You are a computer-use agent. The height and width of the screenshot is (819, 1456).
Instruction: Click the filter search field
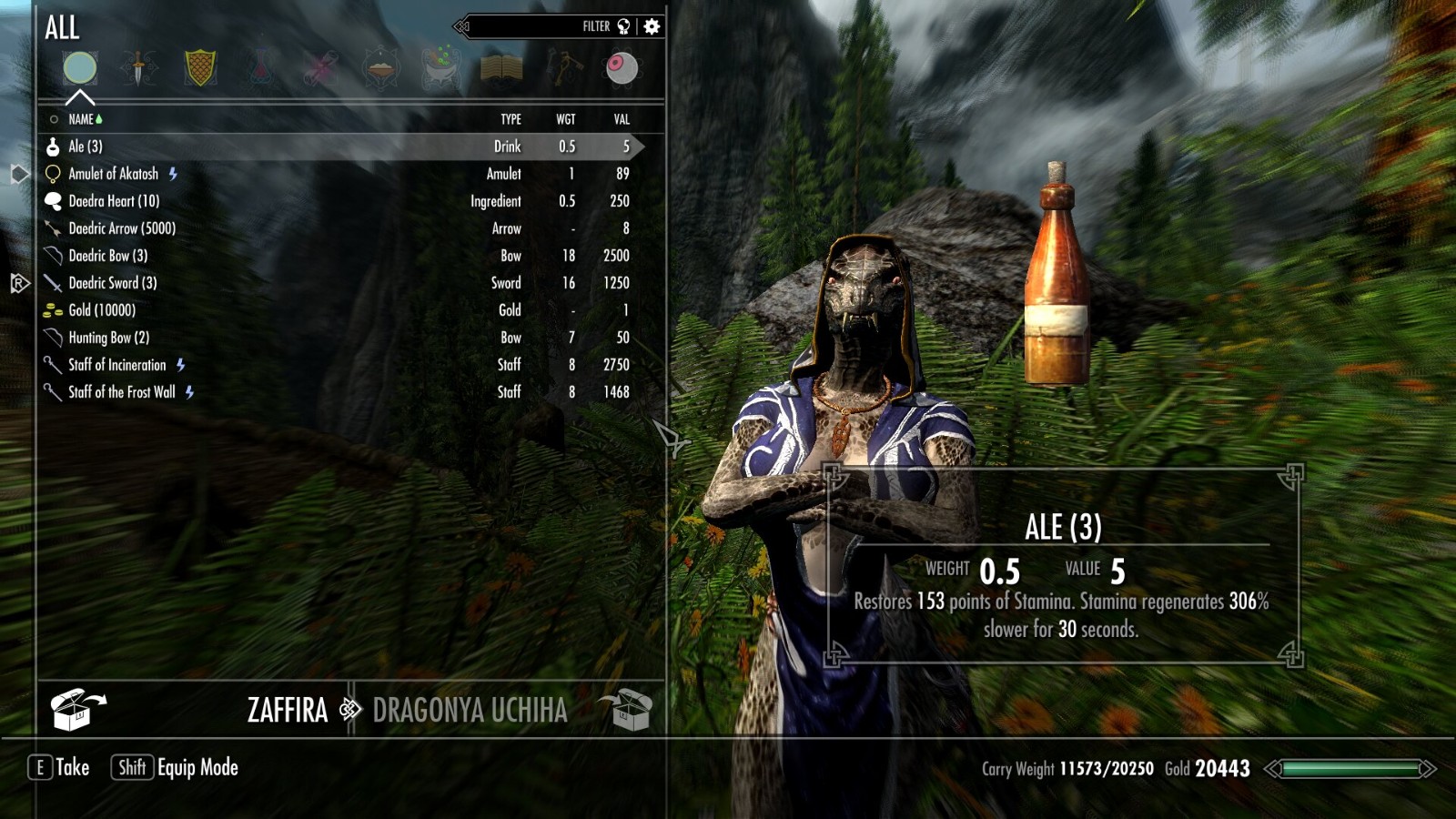[528, 26]
